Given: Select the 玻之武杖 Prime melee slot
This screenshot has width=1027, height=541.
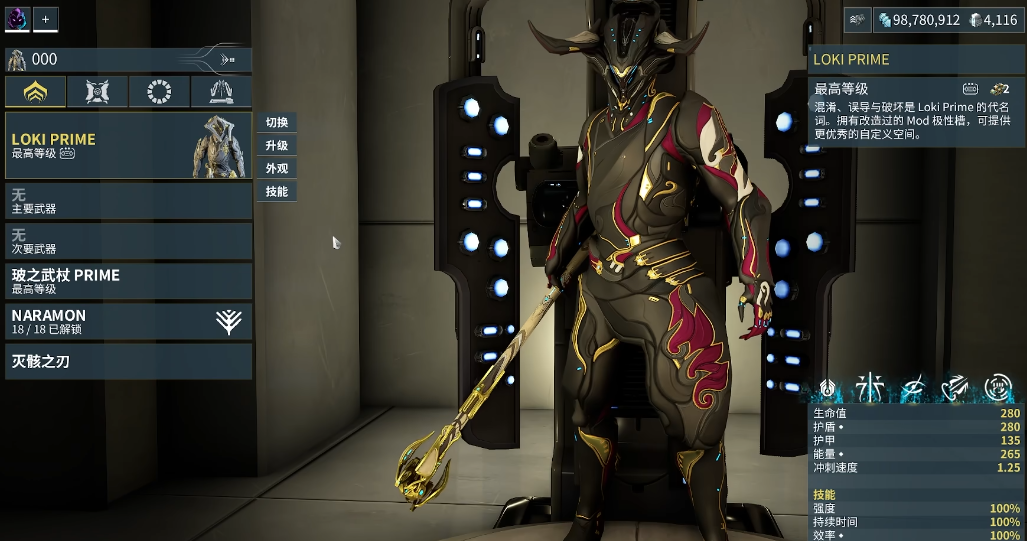Looking at the screenshot, I should (128, 281).
